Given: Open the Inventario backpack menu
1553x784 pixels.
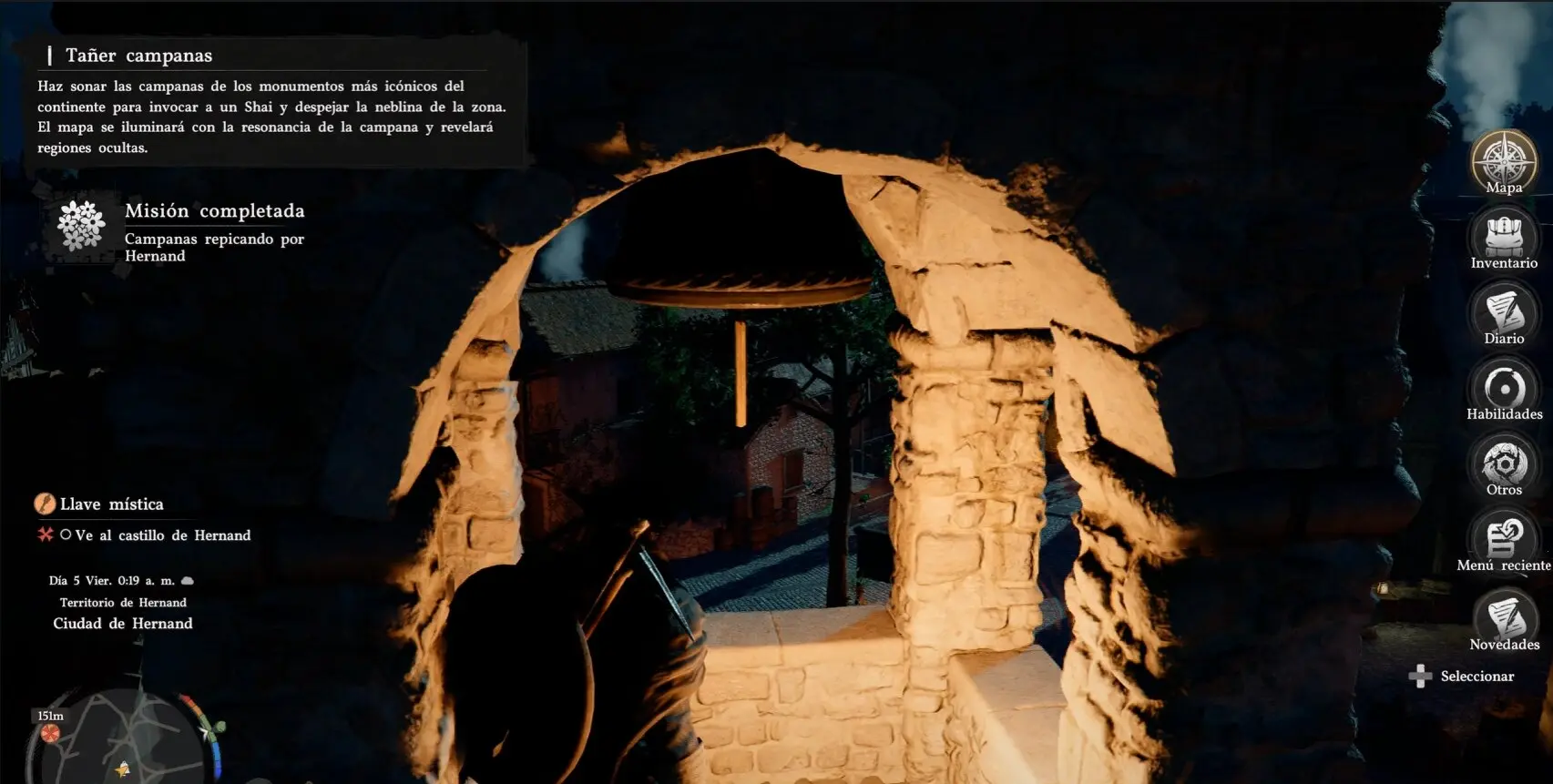Looking at the screenshot, I should [1504, 236].
